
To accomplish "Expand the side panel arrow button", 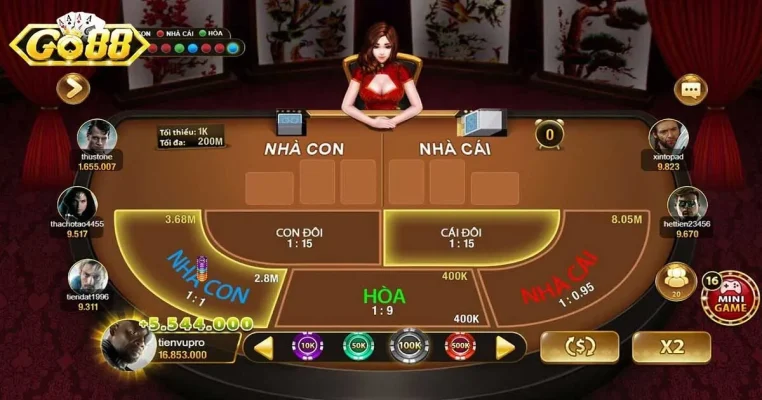I will coord(73,90).
